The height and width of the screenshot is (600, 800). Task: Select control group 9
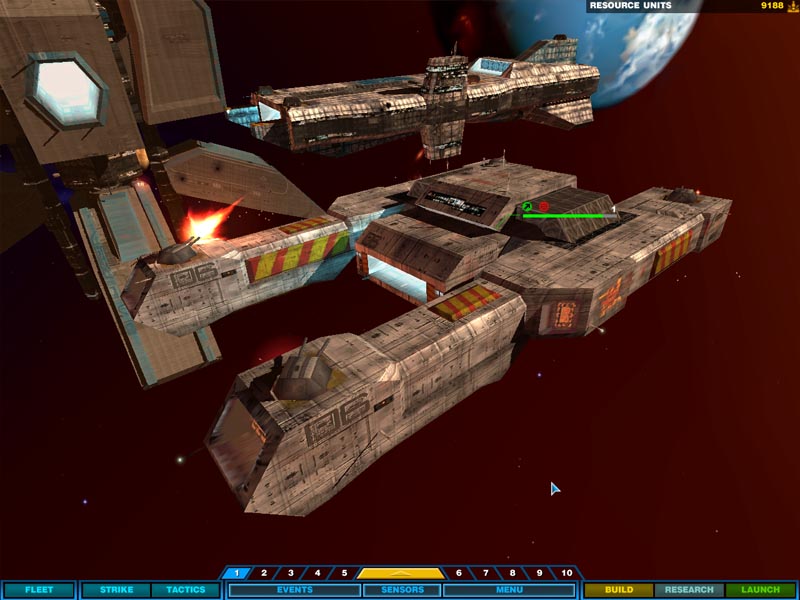pyautogui.click(x=540, y=573)
